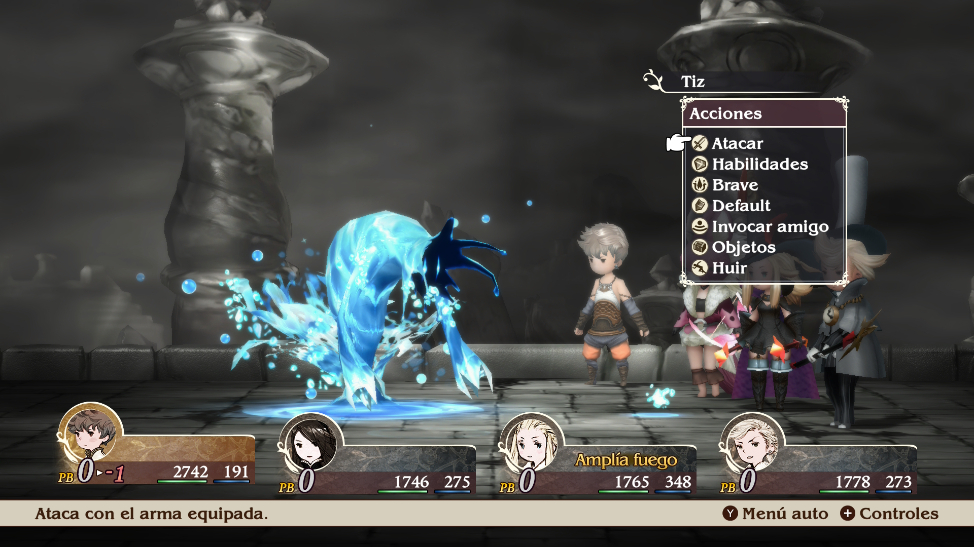Select Tiz's brown-haired party portrait
The image size is (974, 547).
[x=90, y=437]
